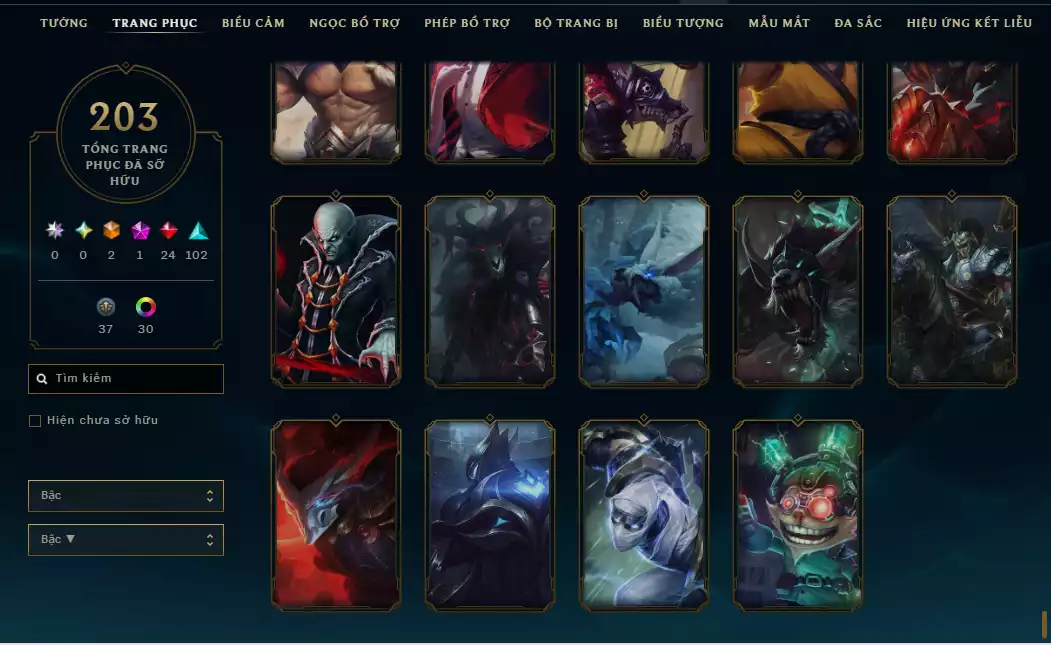The height and width of the screenshot is (645, 1051).
Task: Choose the blue ice dragon skin card
Action: 644,291
